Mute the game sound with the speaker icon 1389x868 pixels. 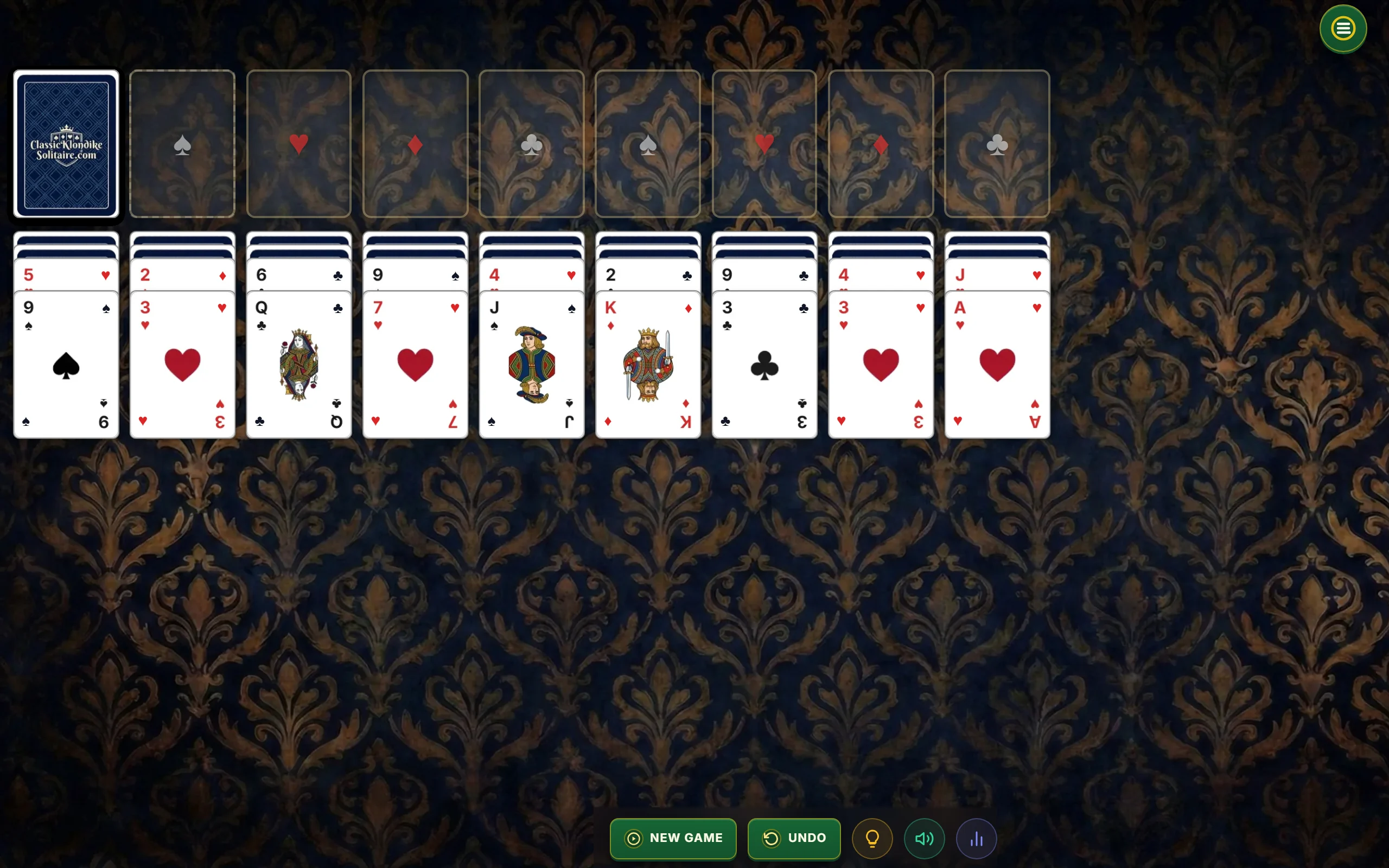(x=923, y=838)
